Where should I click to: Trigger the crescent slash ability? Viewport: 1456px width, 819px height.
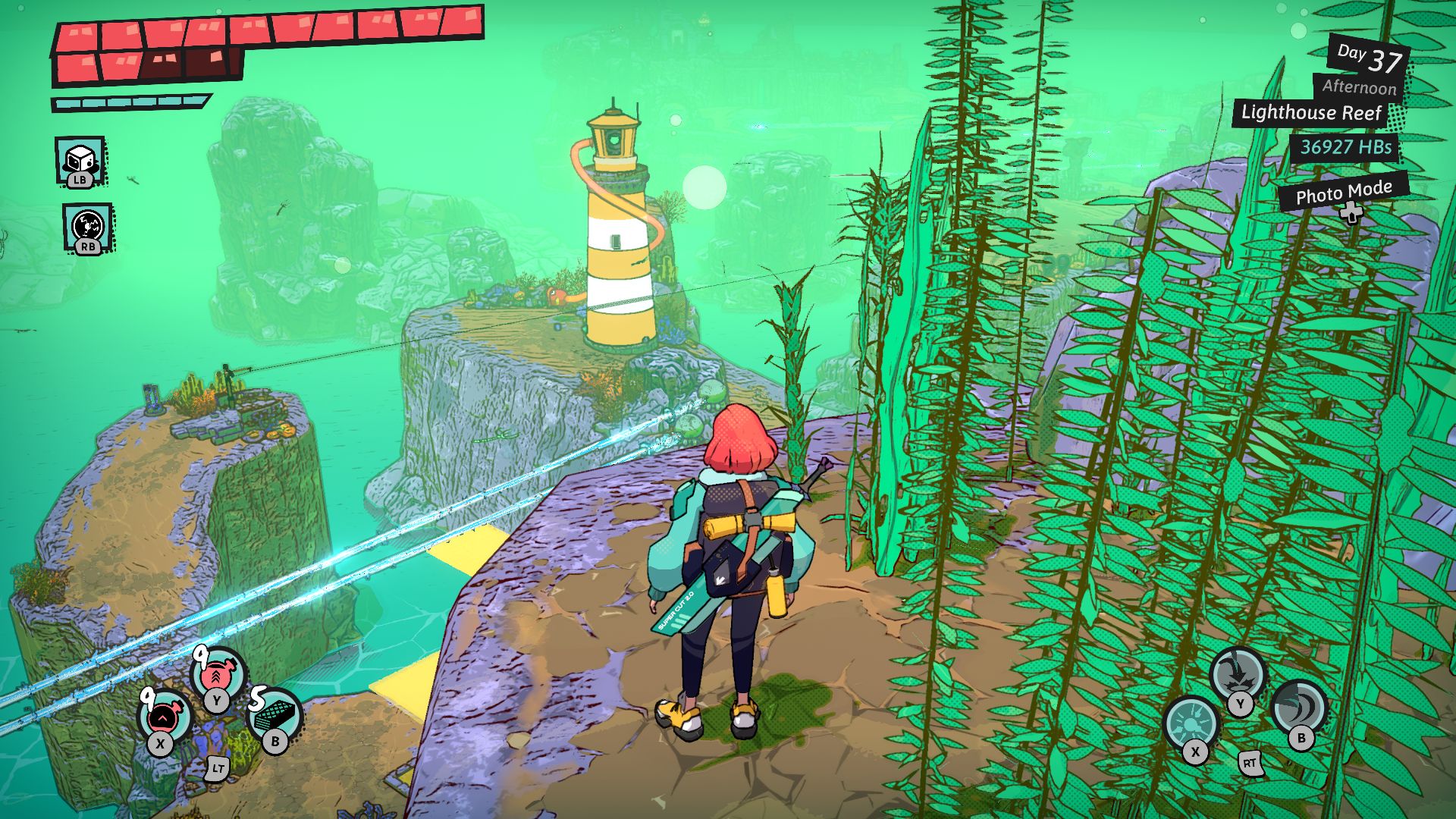[1299, 707]
